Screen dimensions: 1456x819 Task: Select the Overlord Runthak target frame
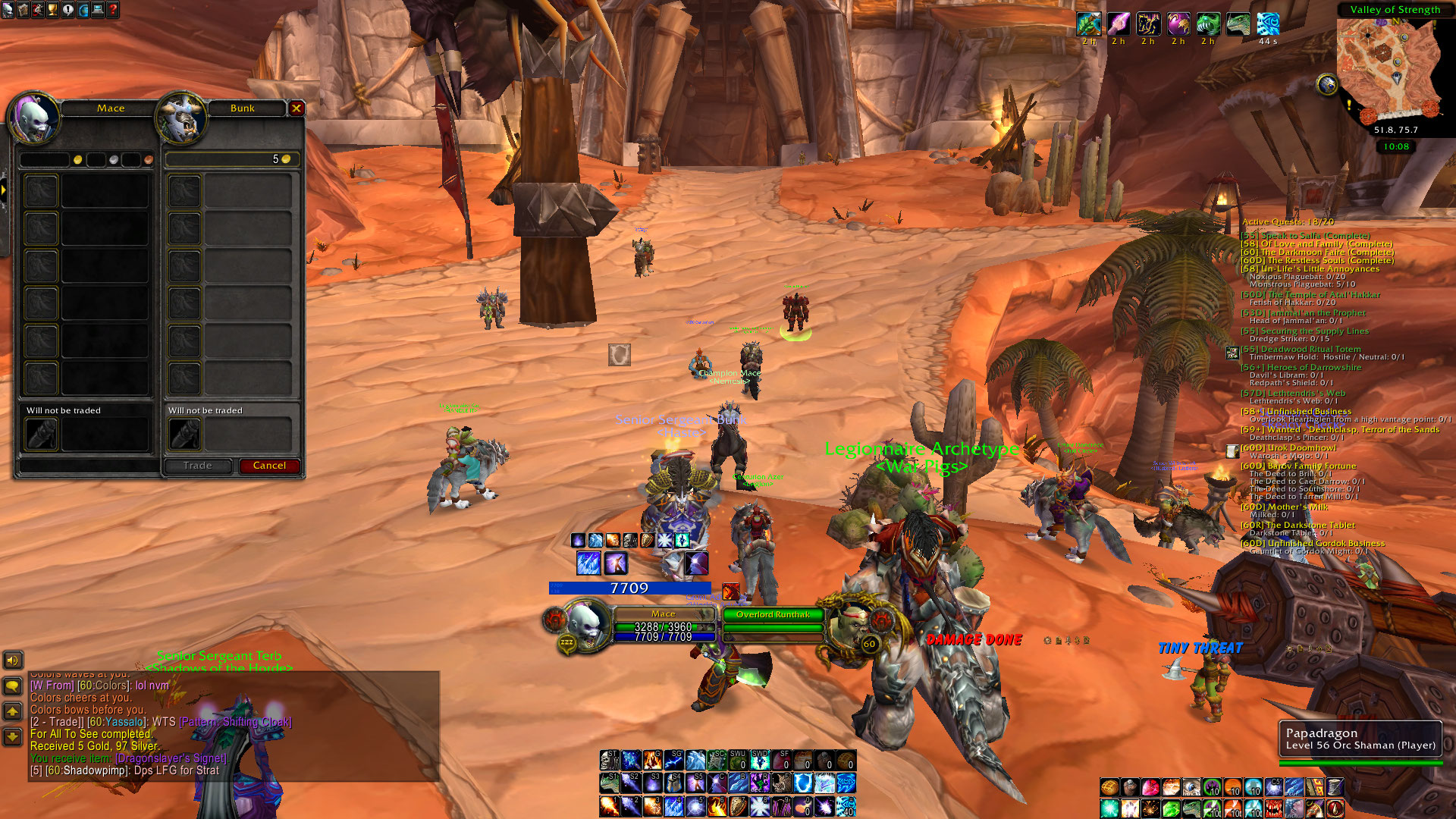click(x=773, y=615)
